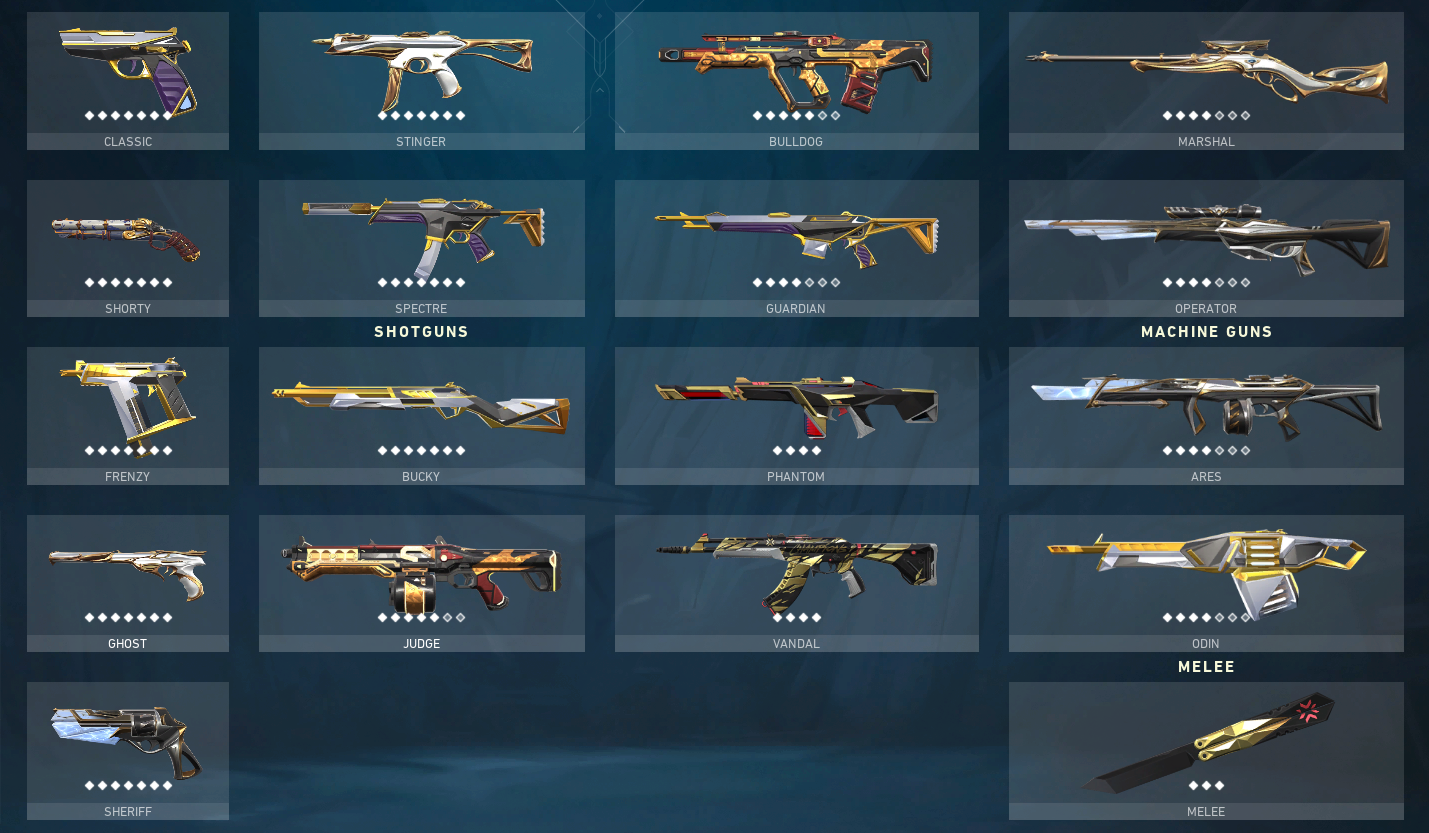Click the MACHINE GUNS section label

[1206, 331]
